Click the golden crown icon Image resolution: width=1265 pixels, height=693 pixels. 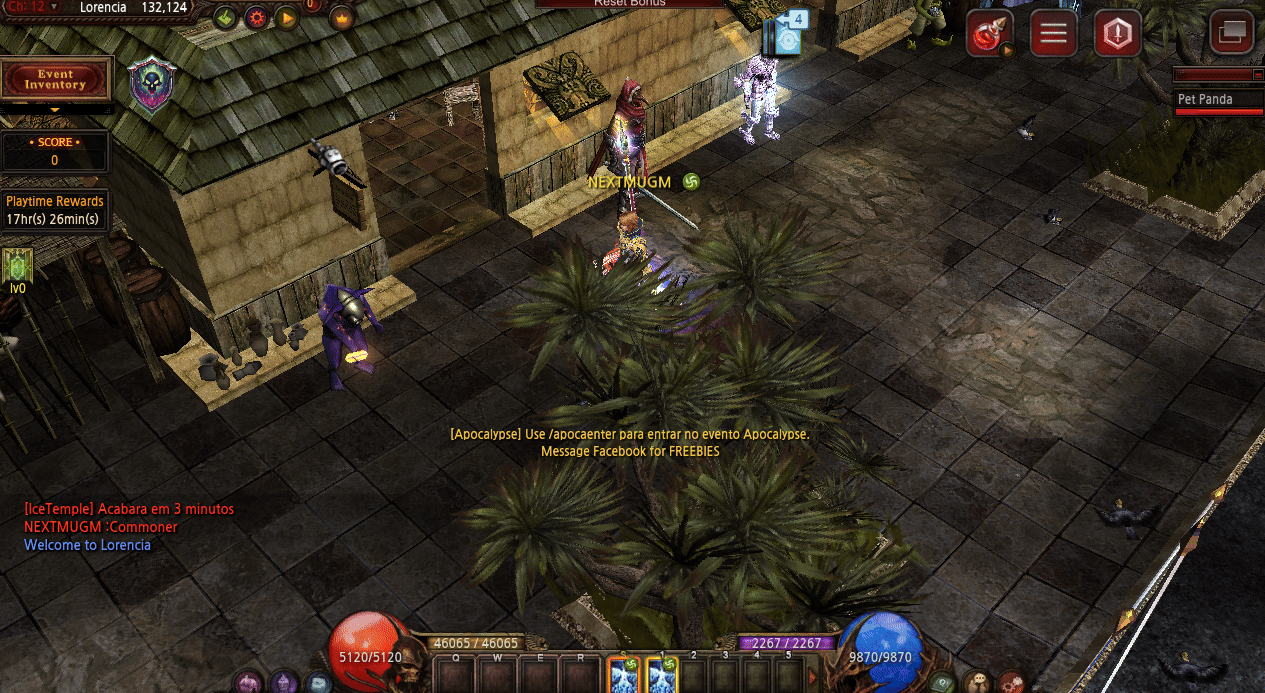pyautogui.click(x=342, y=17)
